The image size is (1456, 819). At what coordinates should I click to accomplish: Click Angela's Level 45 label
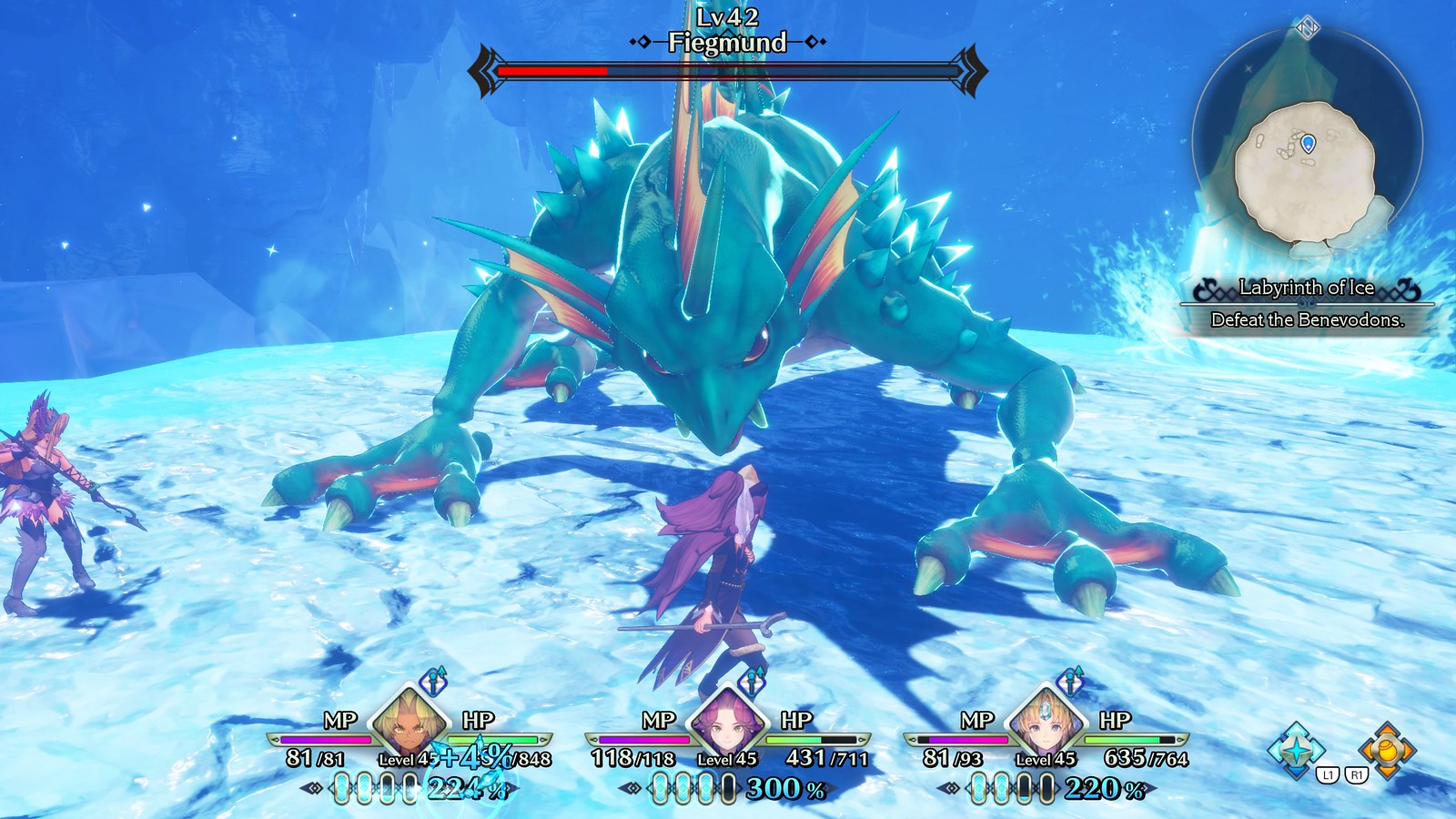pos(728,760)
